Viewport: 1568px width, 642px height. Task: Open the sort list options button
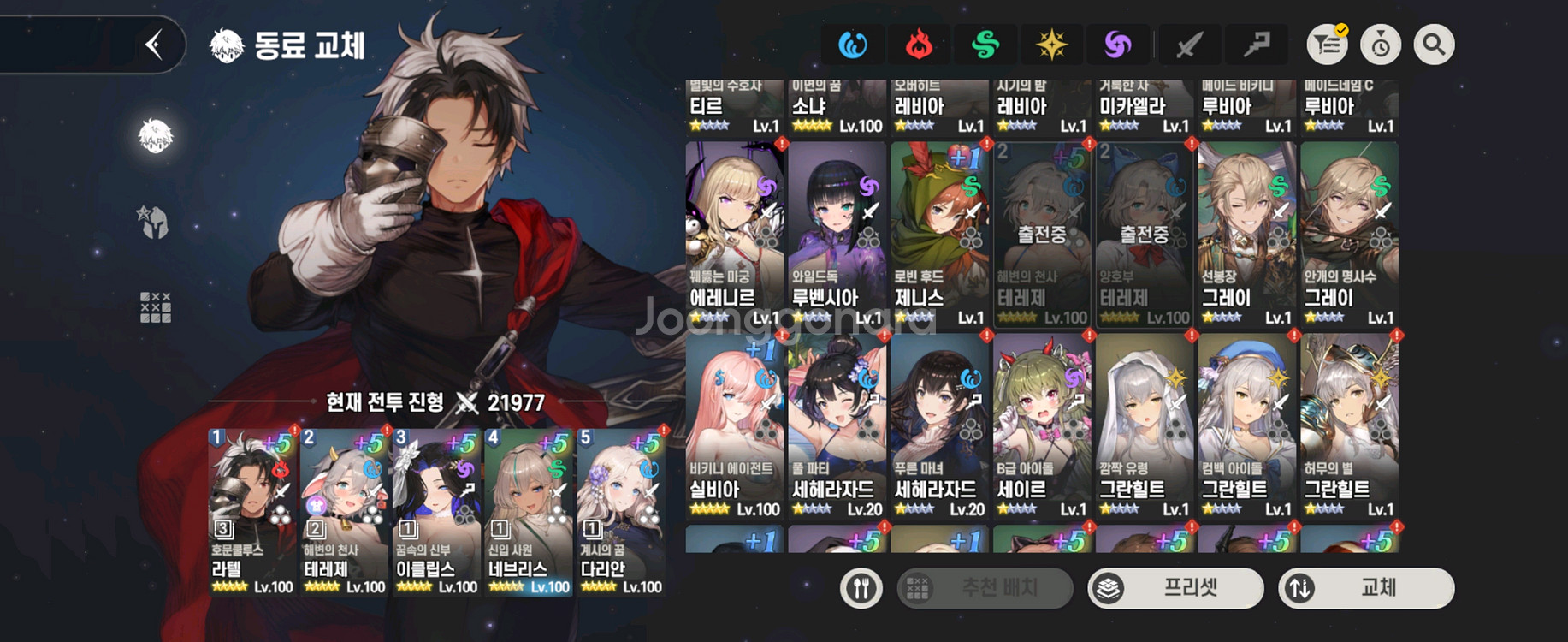1328,45
